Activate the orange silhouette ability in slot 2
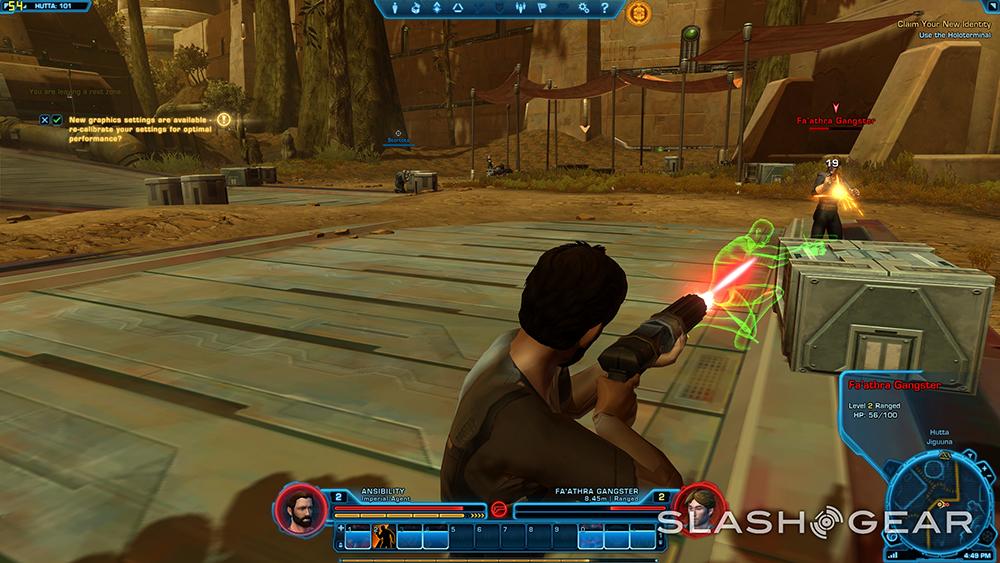Viewport: 1000px width, 563px height. (383, 539)
